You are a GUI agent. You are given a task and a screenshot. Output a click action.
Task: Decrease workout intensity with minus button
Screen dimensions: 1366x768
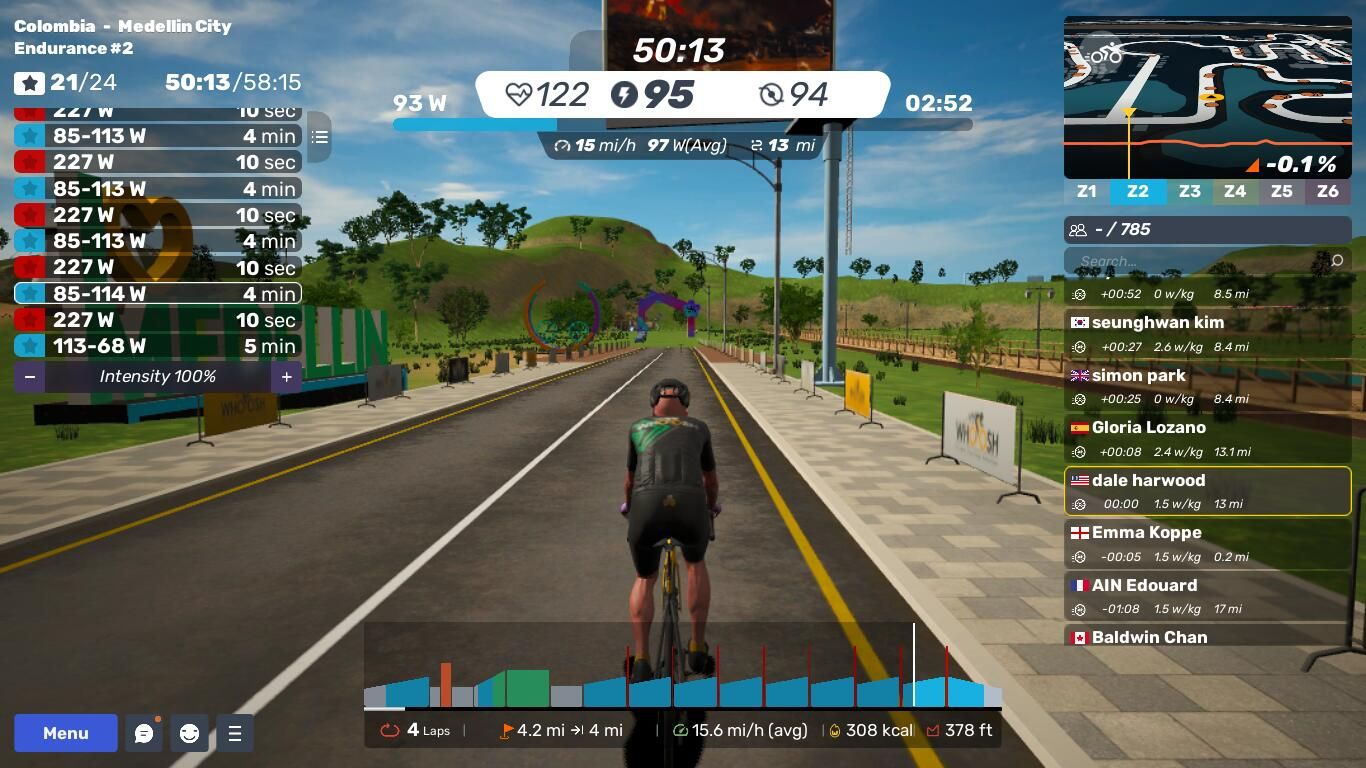click(30, 377)
